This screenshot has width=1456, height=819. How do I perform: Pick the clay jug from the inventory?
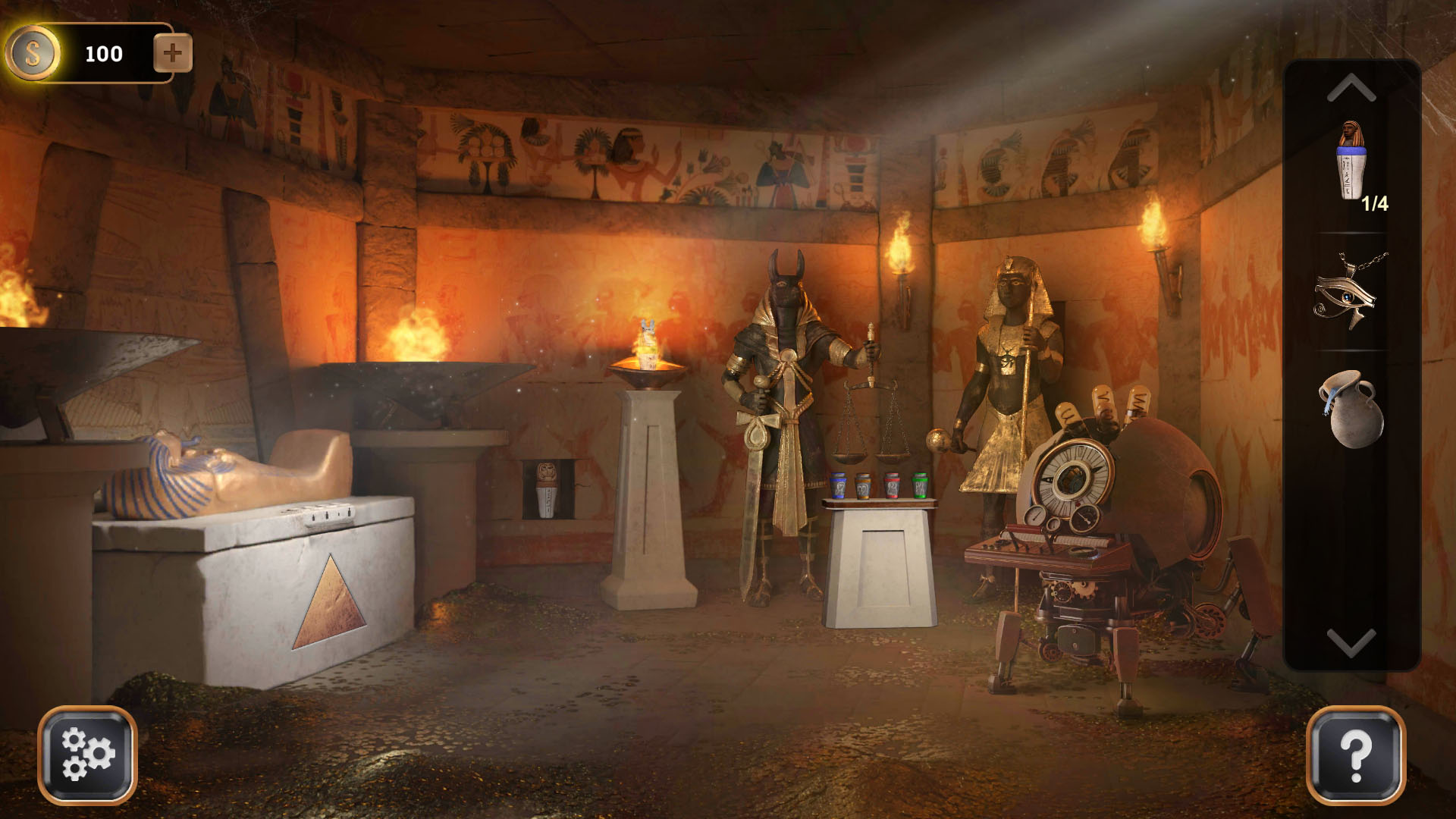(x=1352, y=414)
